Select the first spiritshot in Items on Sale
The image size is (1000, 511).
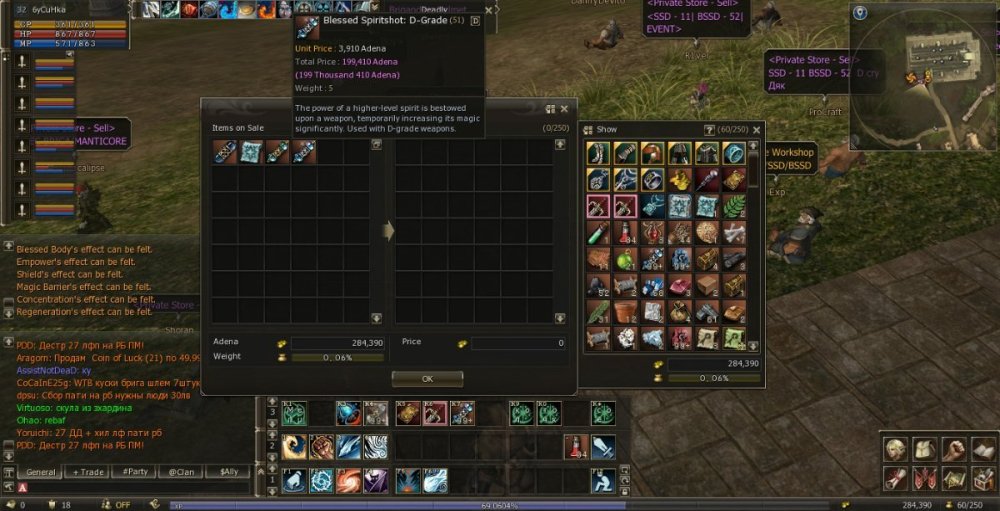point(224,152)
